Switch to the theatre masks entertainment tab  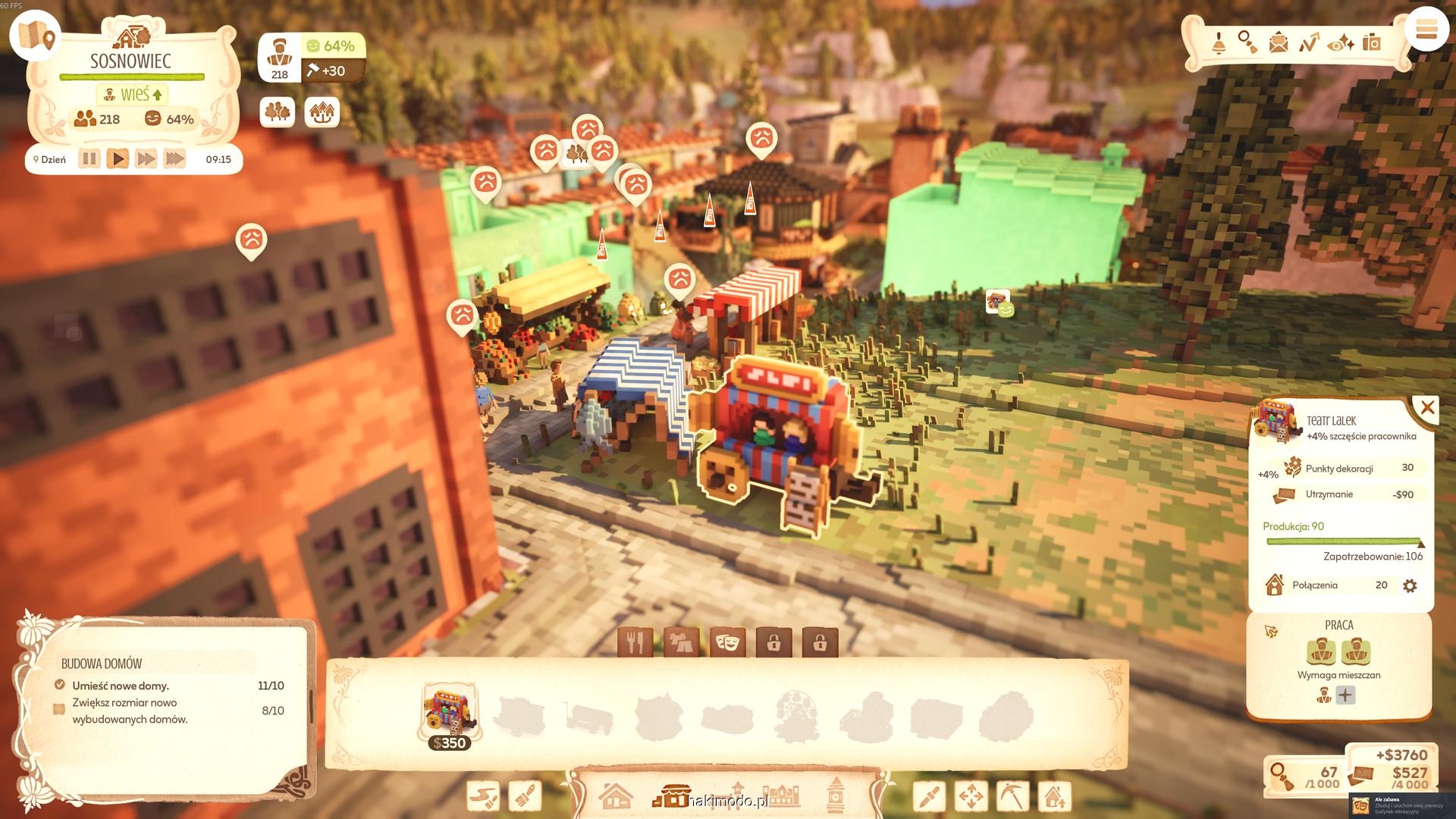tap(727, 643)
